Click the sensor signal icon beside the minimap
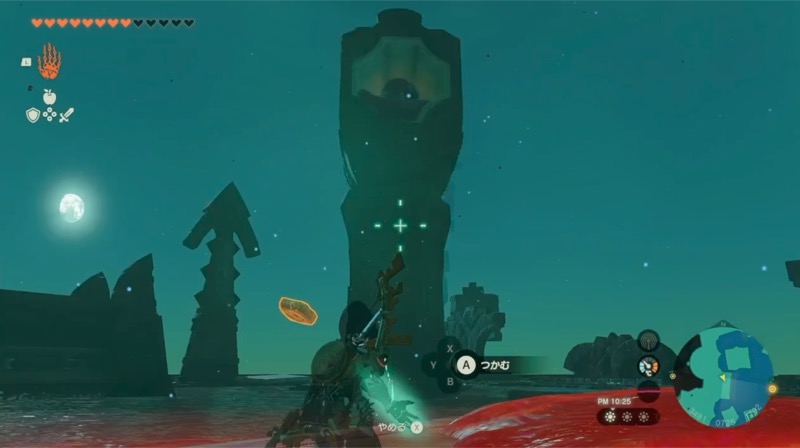The width and height of the screenshot is (800, 448). click(x=648, y=341)
